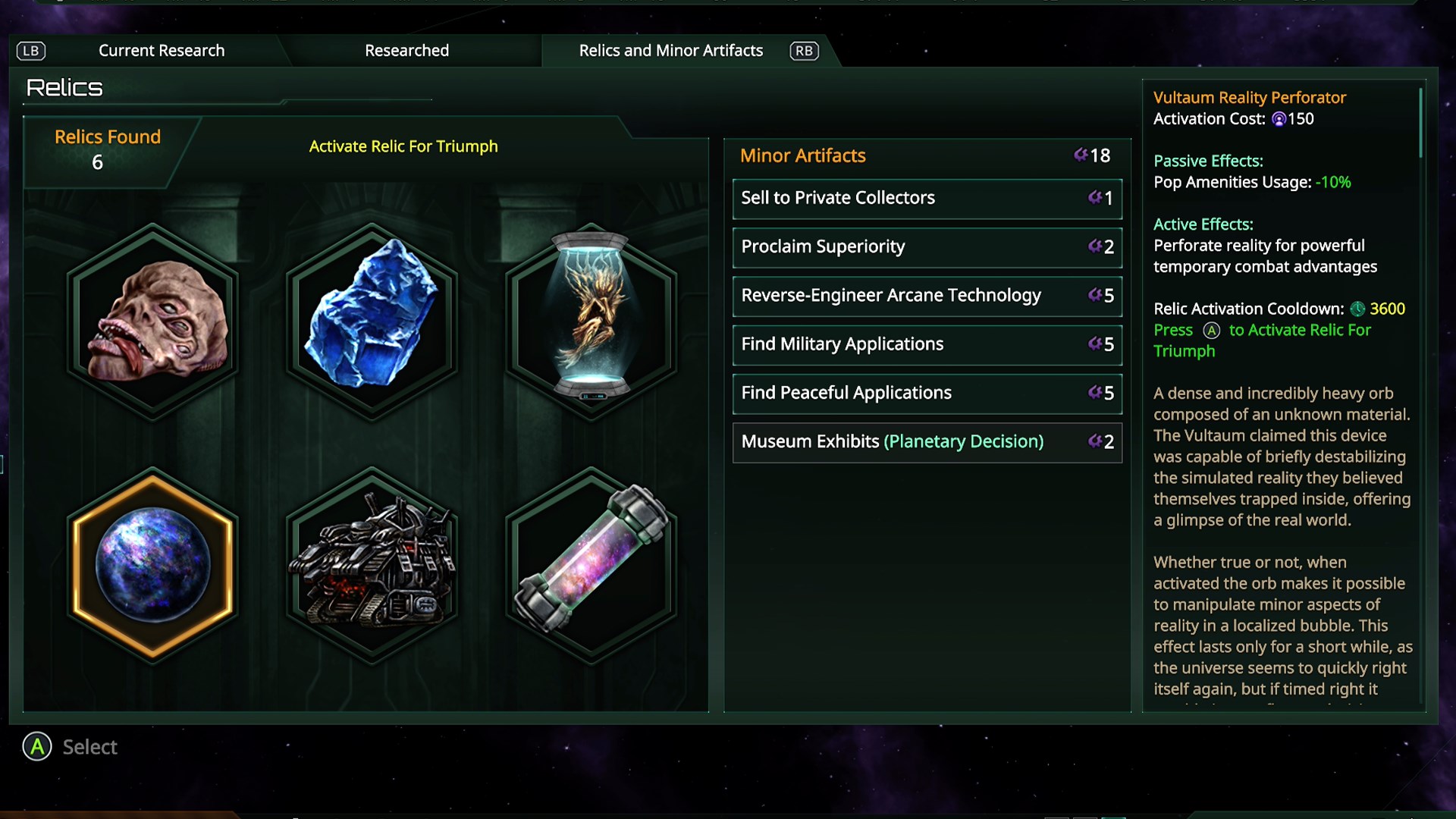
Task: Open the Researched tab
Action: tap(406, 51)
